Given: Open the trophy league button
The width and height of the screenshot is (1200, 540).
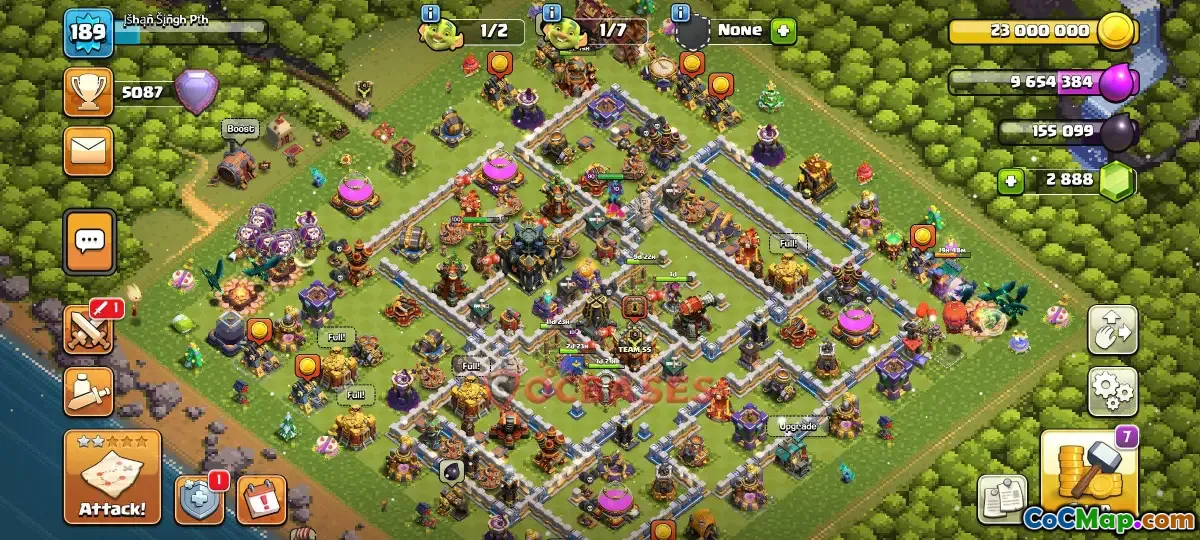Looking at the screenshot, I should tap(89, 92).
